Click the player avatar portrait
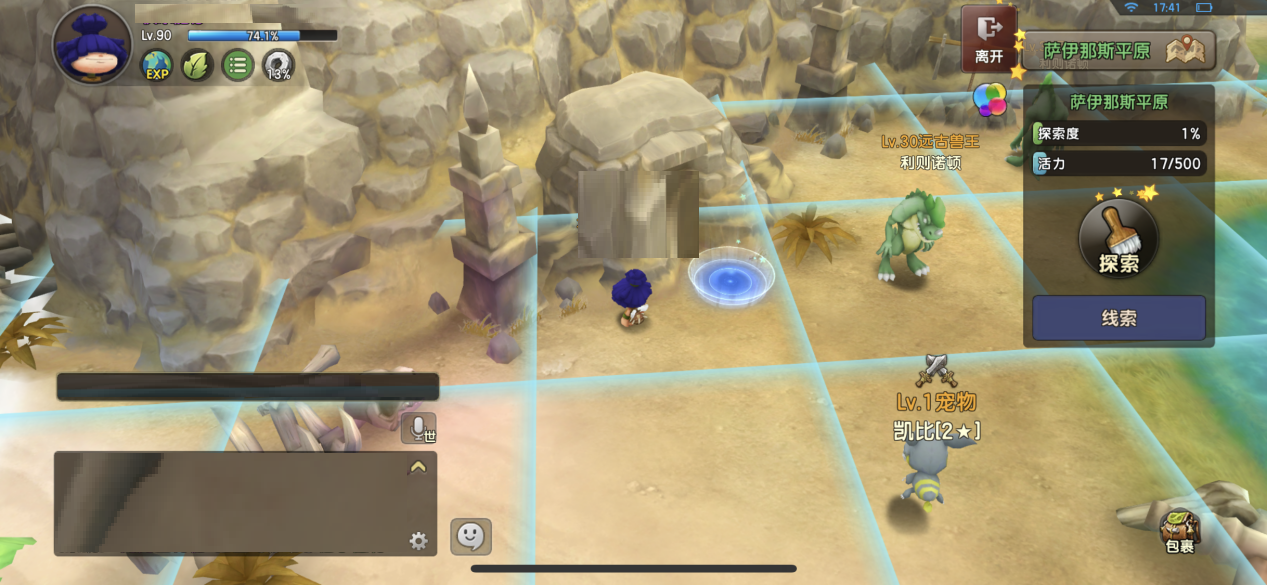1267x585 pixels. (x=92, y=45)
